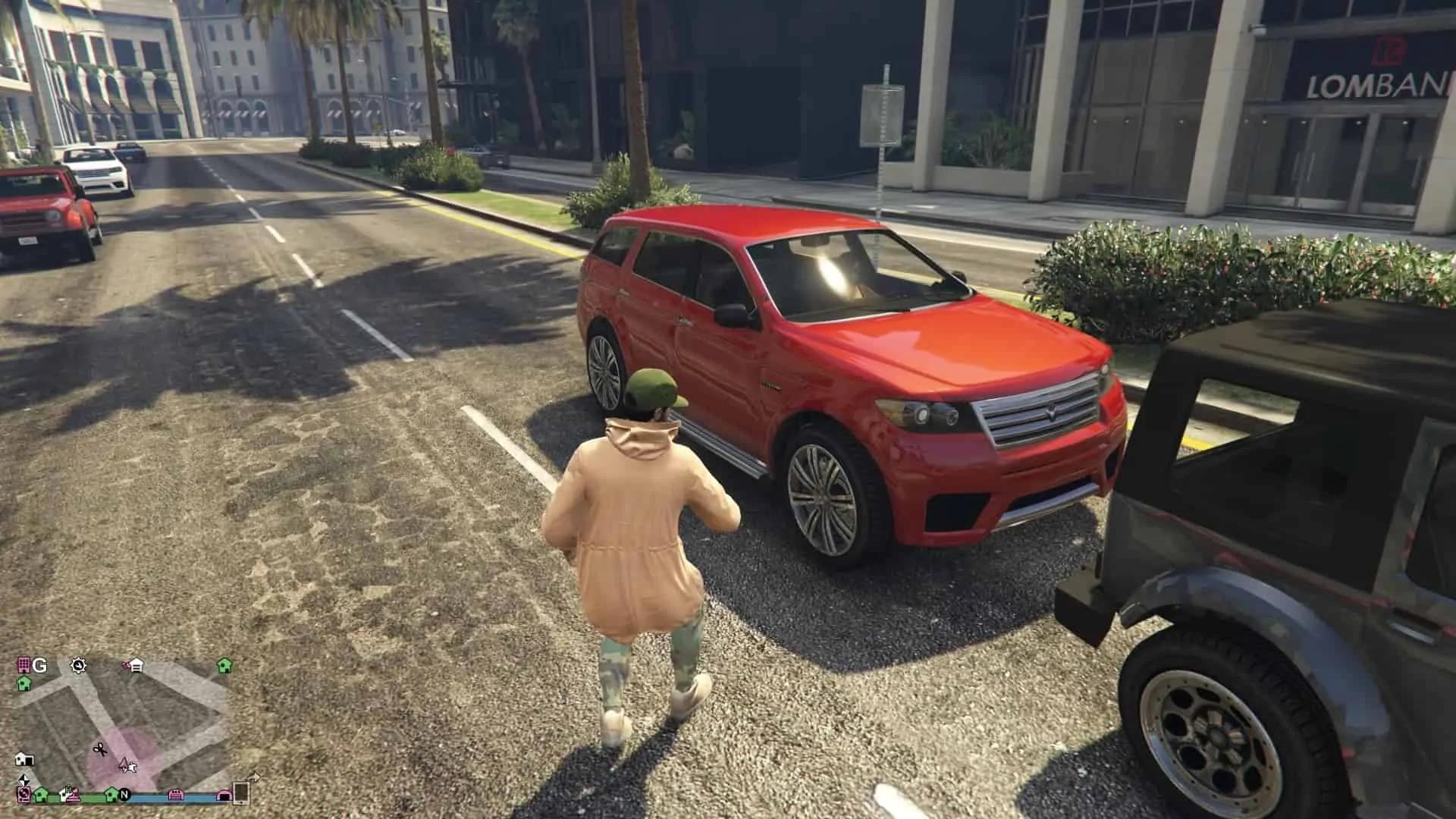Click the pink office building map marker
The image size is (1456, 819).
pyautogui.click(x=24, y=666)
